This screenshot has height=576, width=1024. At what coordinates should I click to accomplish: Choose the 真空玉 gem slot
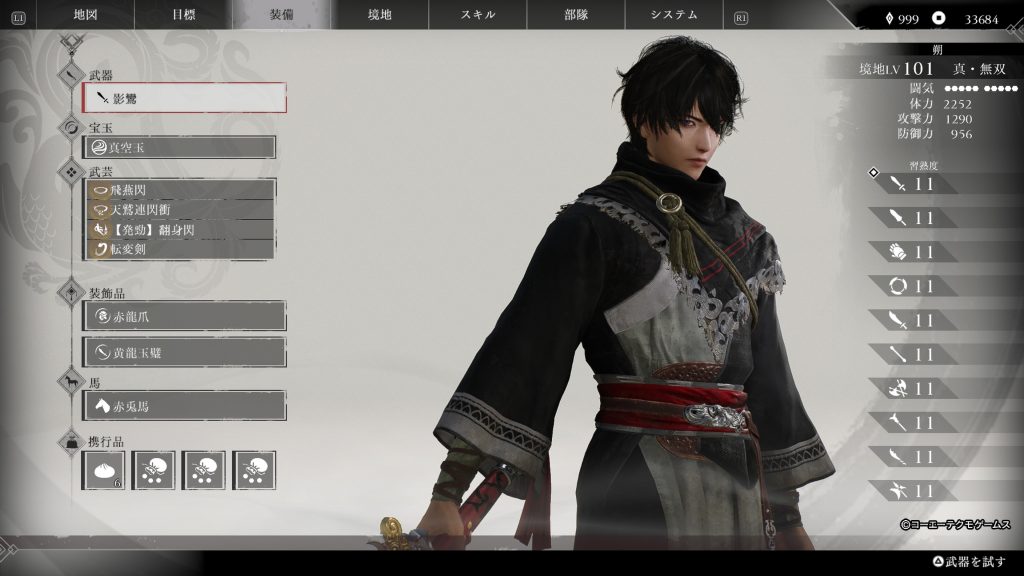tap(180, 147)
